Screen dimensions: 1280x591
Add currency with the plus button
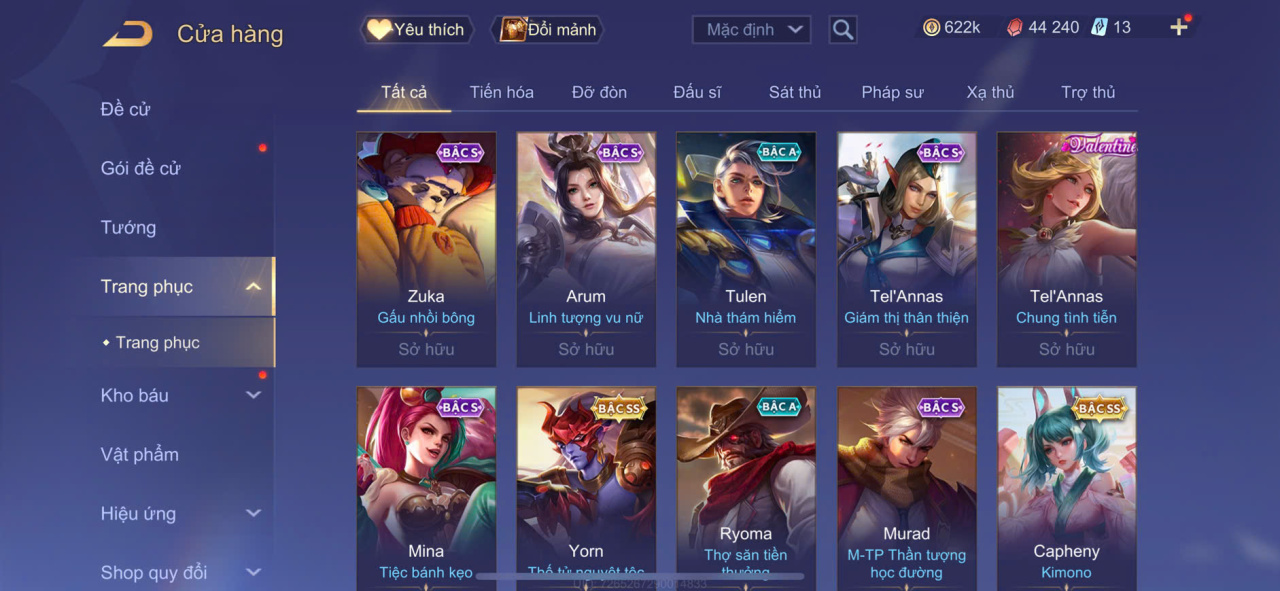[1179, 28]
